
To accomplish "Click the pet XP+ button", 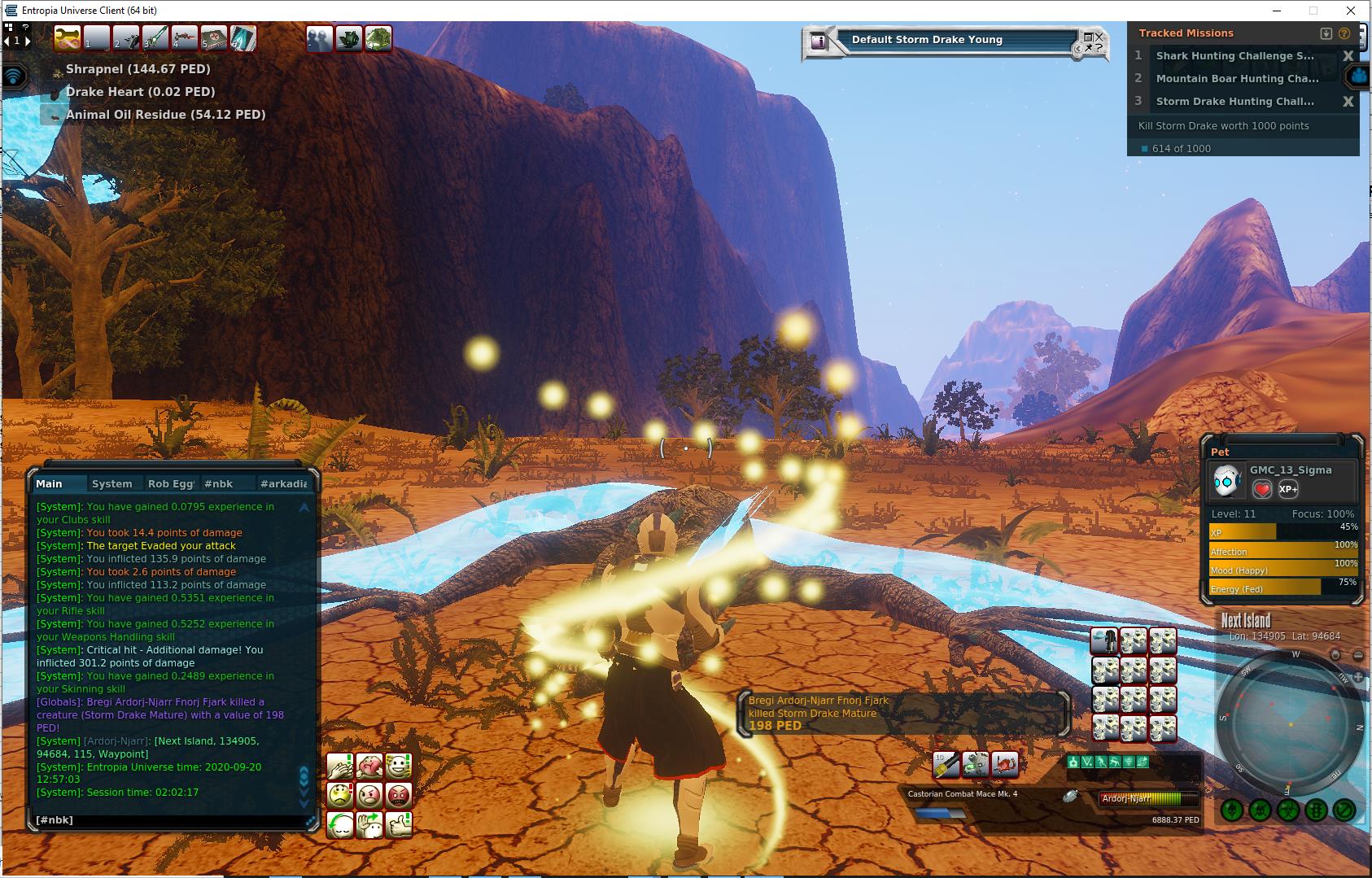I will pos(1288,489).
